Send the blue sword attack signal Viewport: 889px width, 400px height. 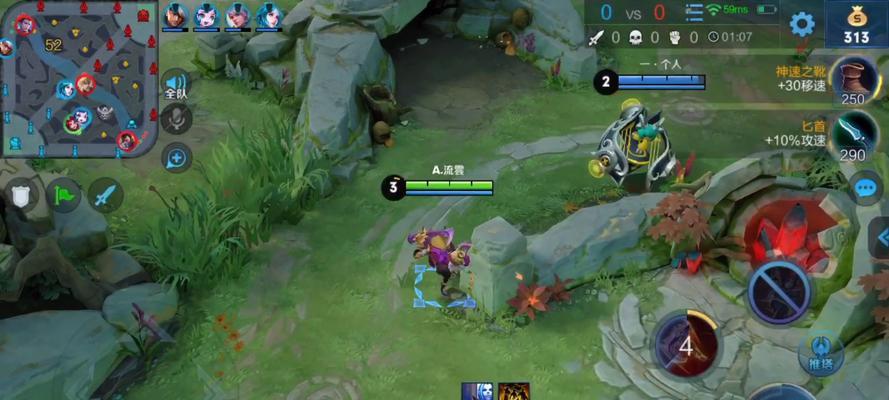[105, 195]
